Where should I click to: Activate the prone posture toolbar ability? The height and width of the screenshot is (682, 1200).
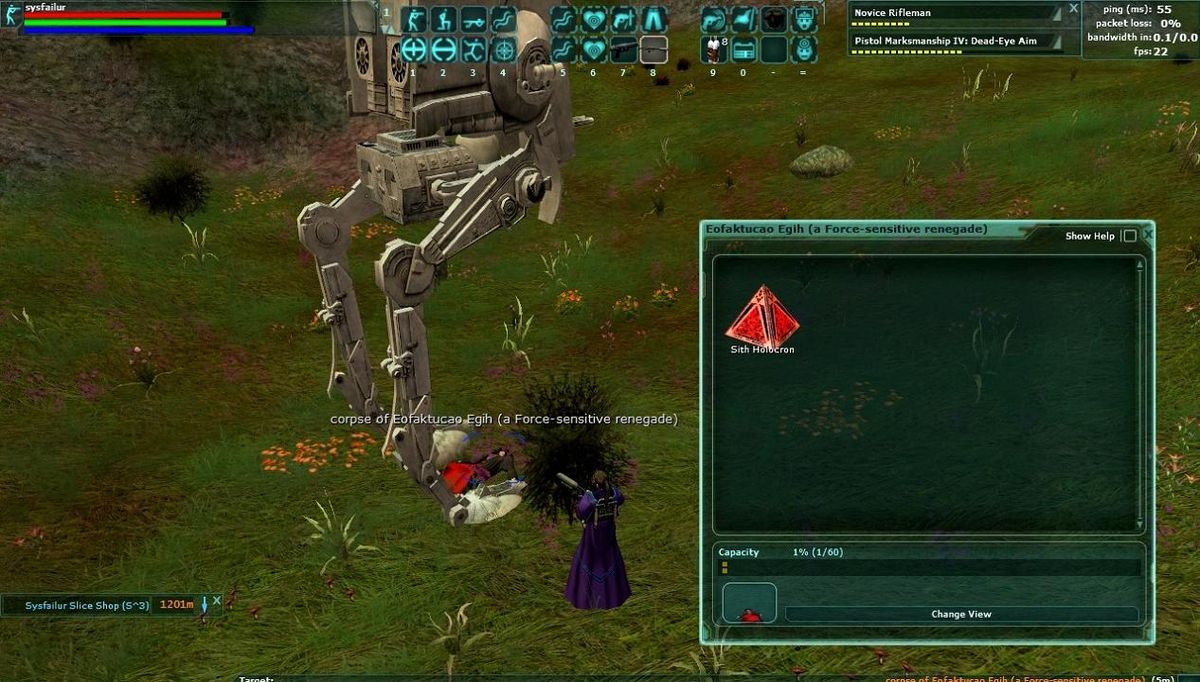(x=474, y=19)
